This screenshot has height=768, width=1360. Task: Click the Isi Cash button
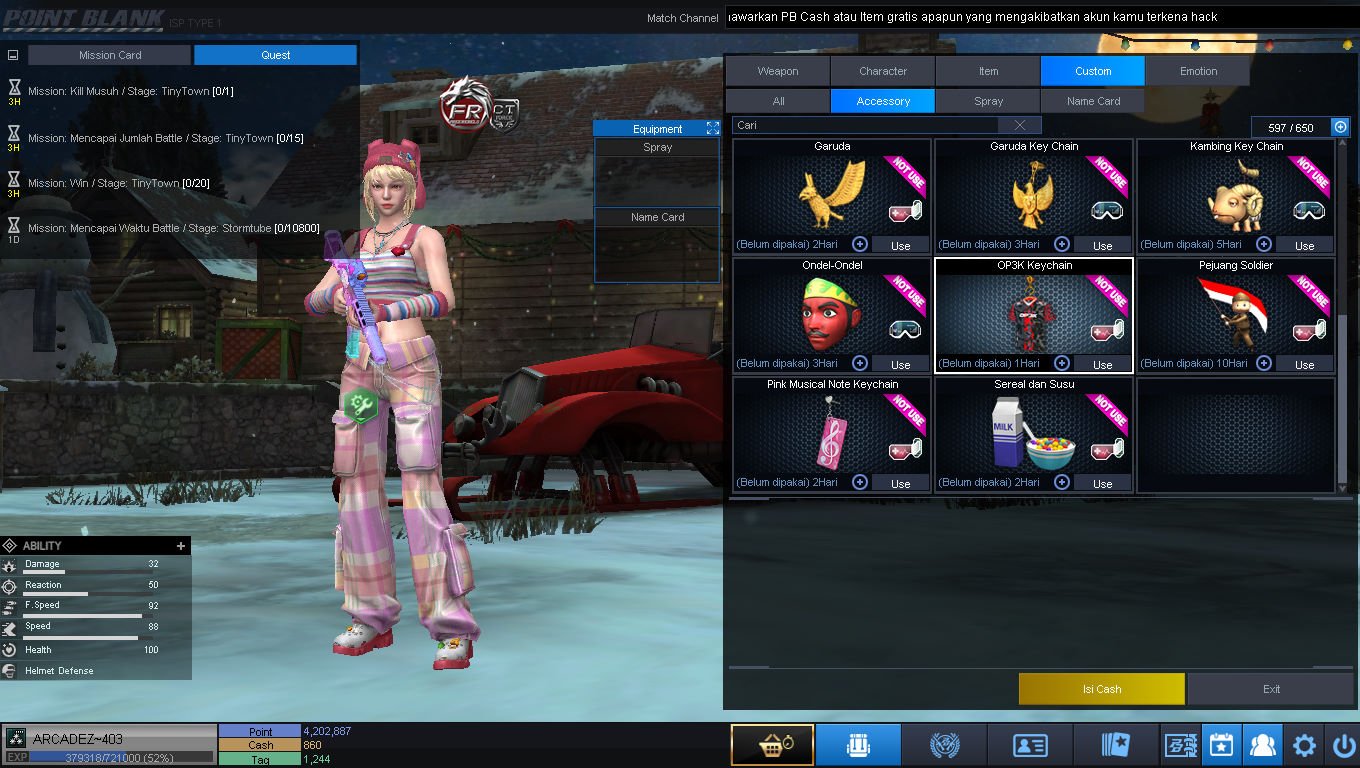1101,689
